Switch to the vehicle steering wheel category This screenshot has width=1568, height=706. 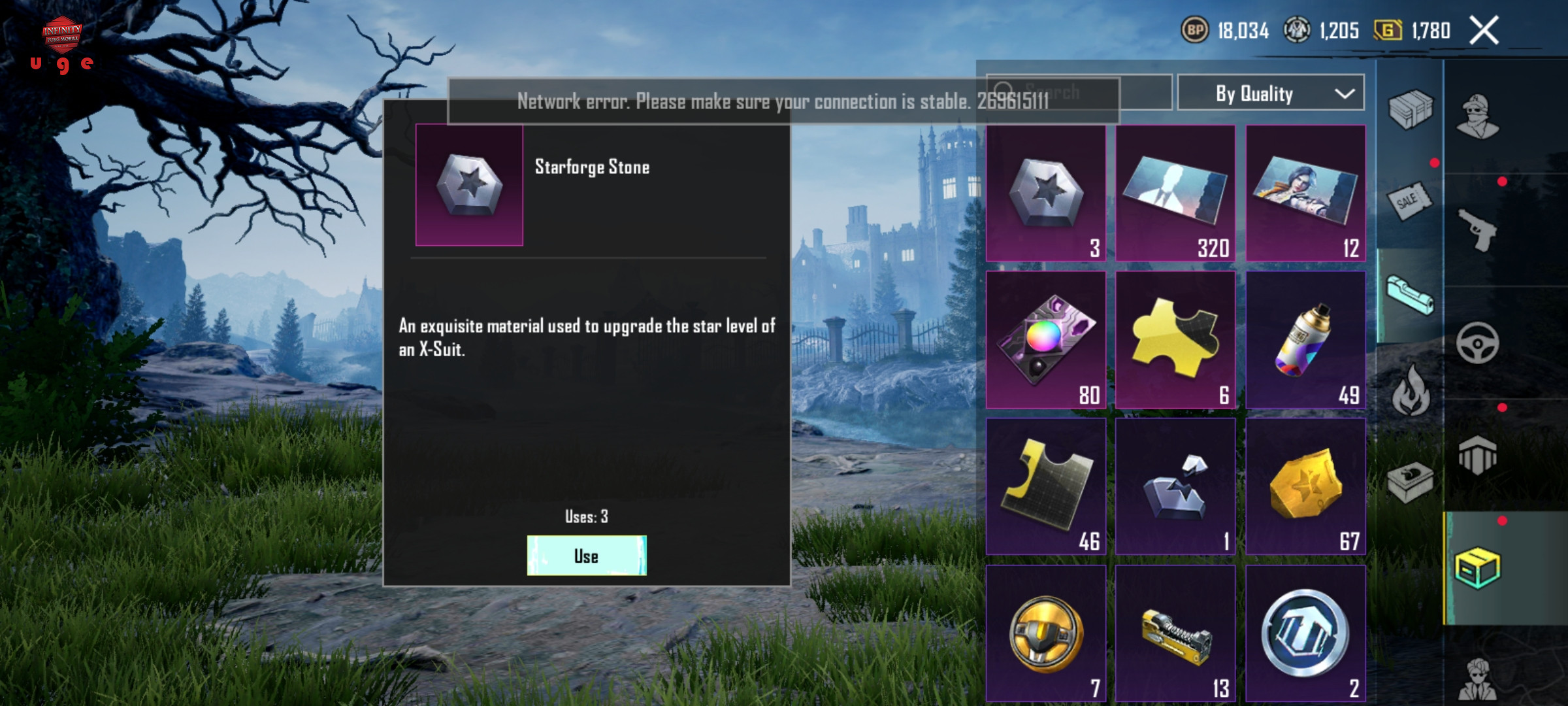(x=1478, y=343)
